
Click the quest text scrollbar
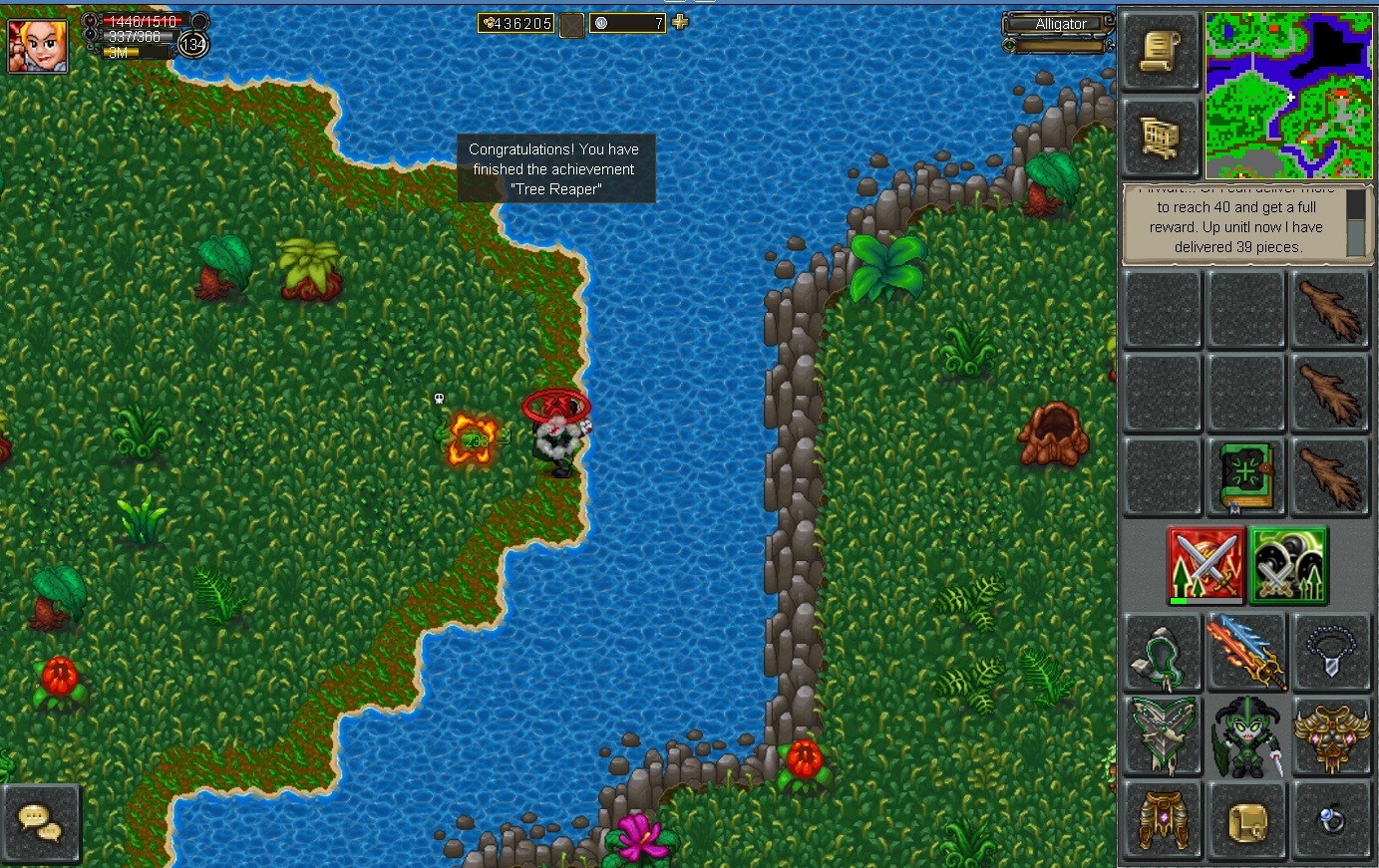(x=1355, y=224)
